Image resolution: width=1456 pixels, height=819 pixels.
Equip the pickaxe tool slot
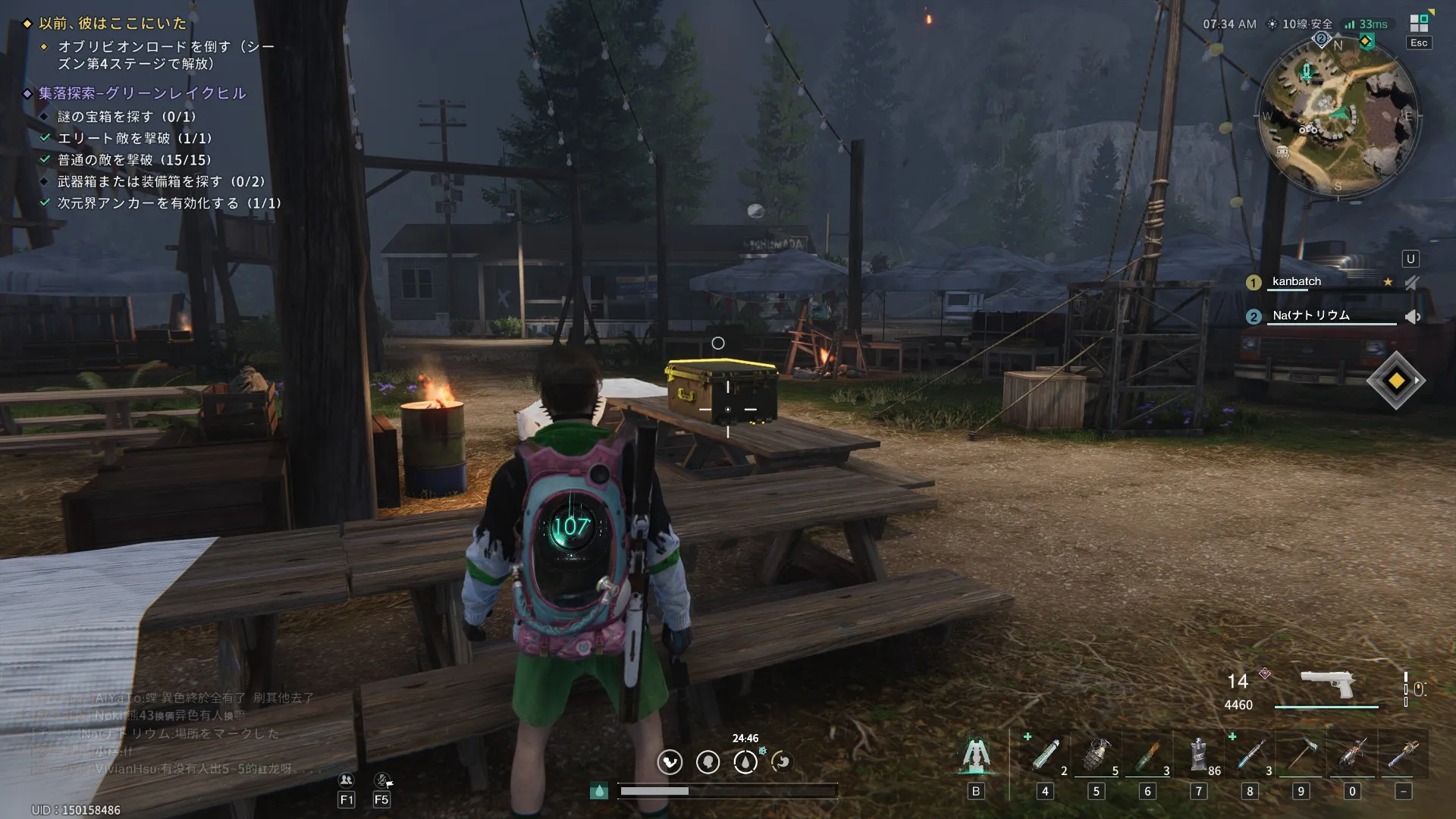point(1301,756)
